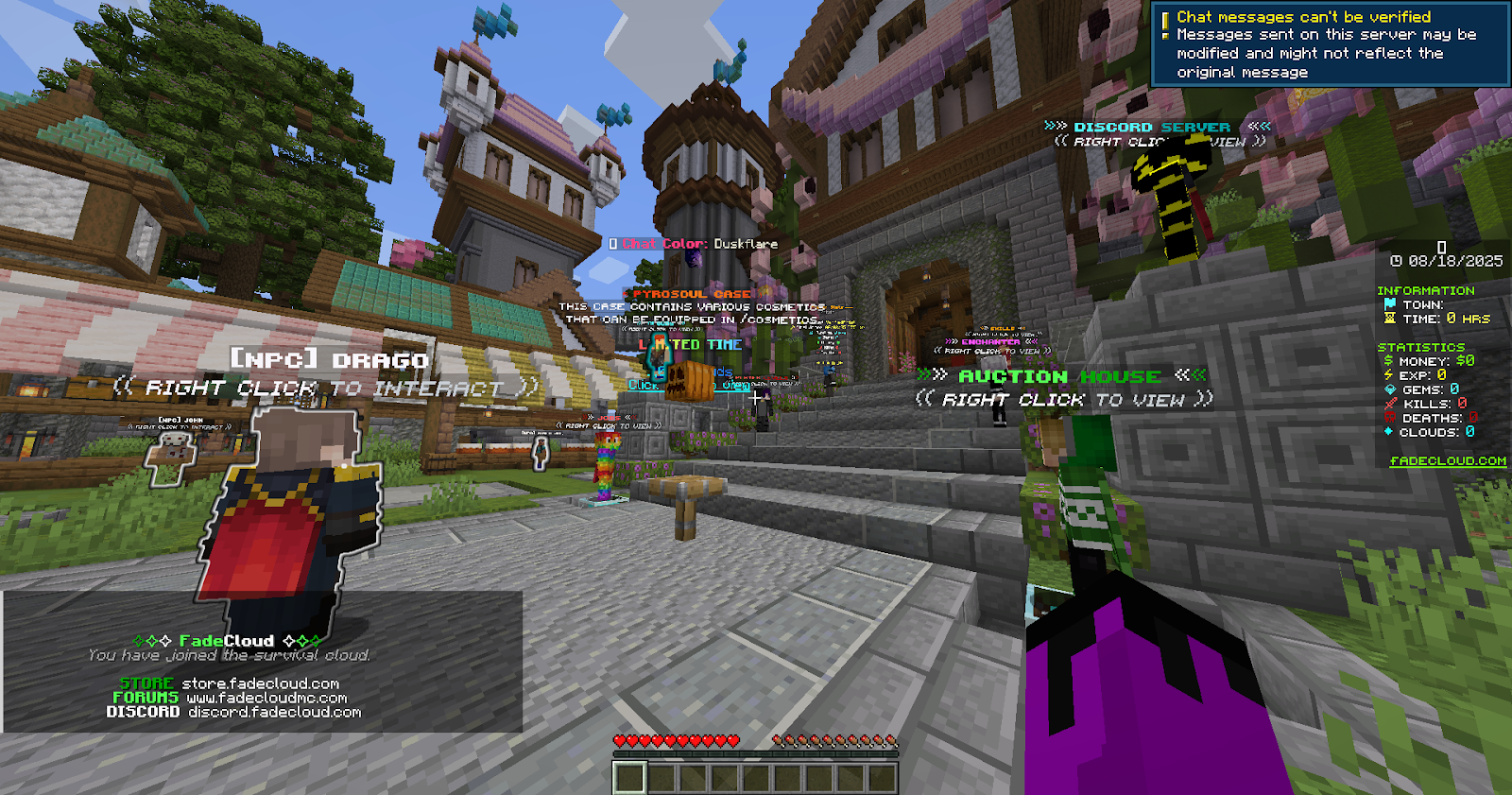Click the store.fadecloud.com STORE link
Screen dimensions: 1512x795
pyautogui.click(x=259, y=683)
